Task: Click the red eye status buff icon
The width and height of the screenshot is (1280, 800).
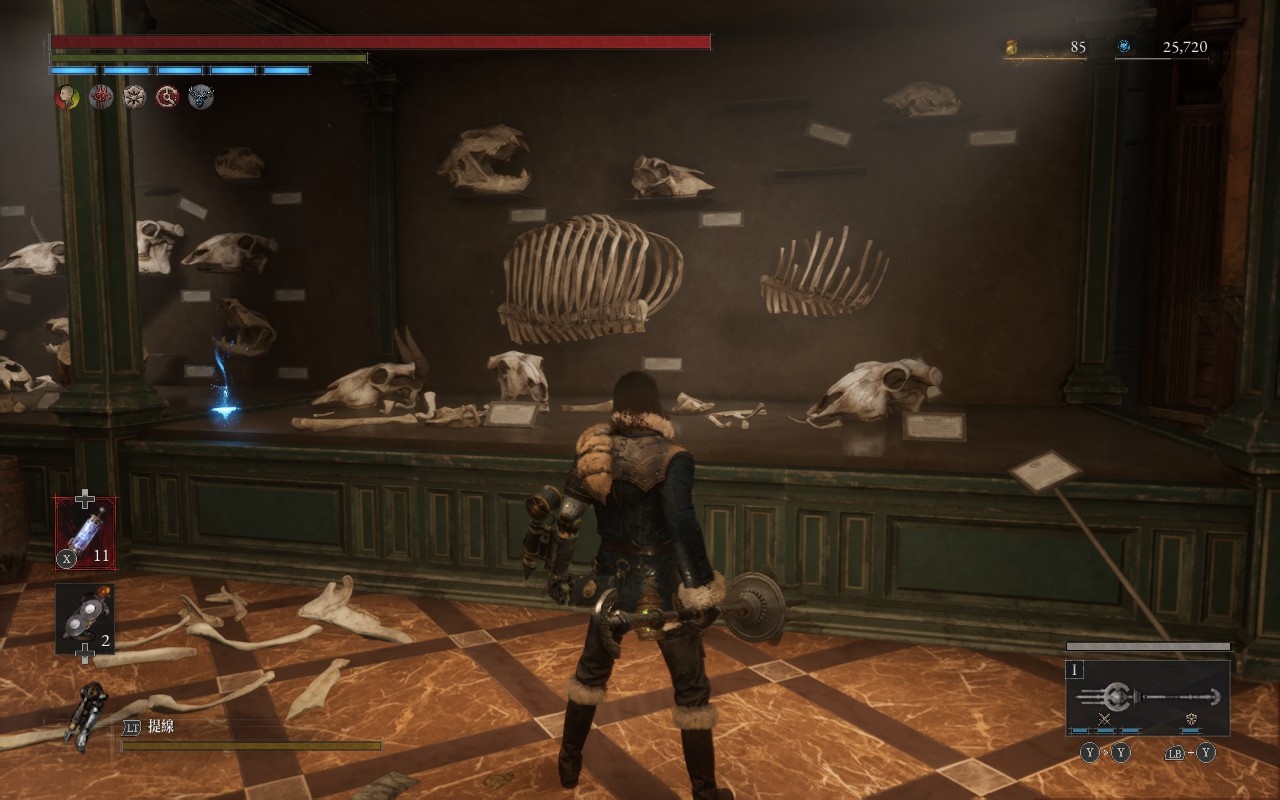Action: 101,97
